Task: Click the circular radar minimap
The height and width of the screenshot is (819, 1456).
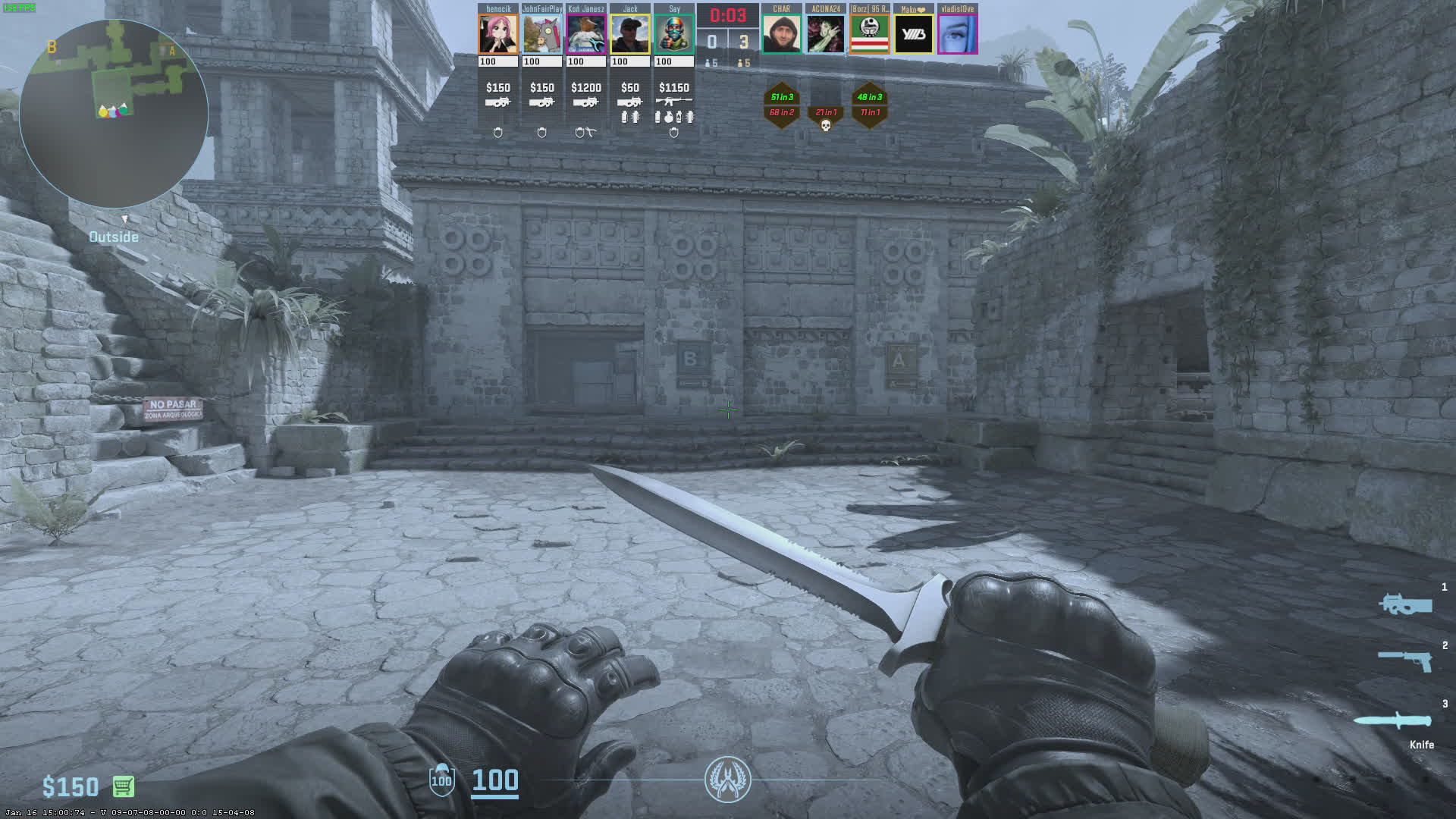Action: point(114,114)
